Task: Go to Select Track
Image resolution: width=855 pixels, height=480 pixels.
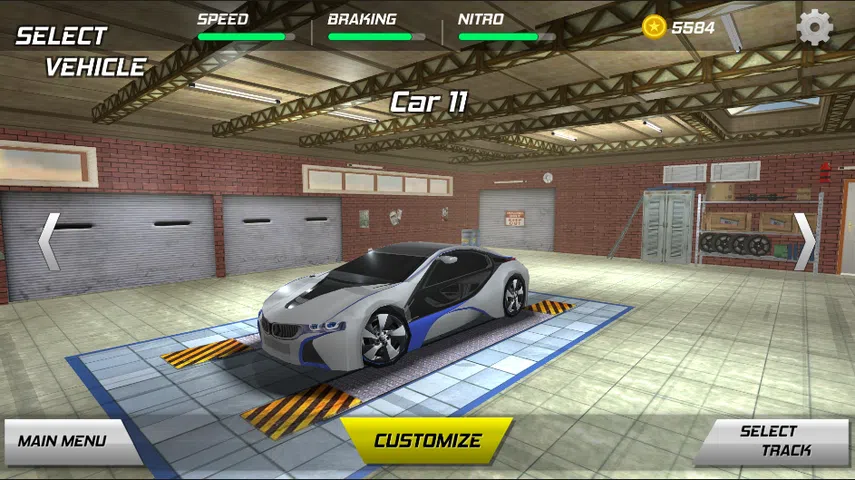Action: click(772, 441)
